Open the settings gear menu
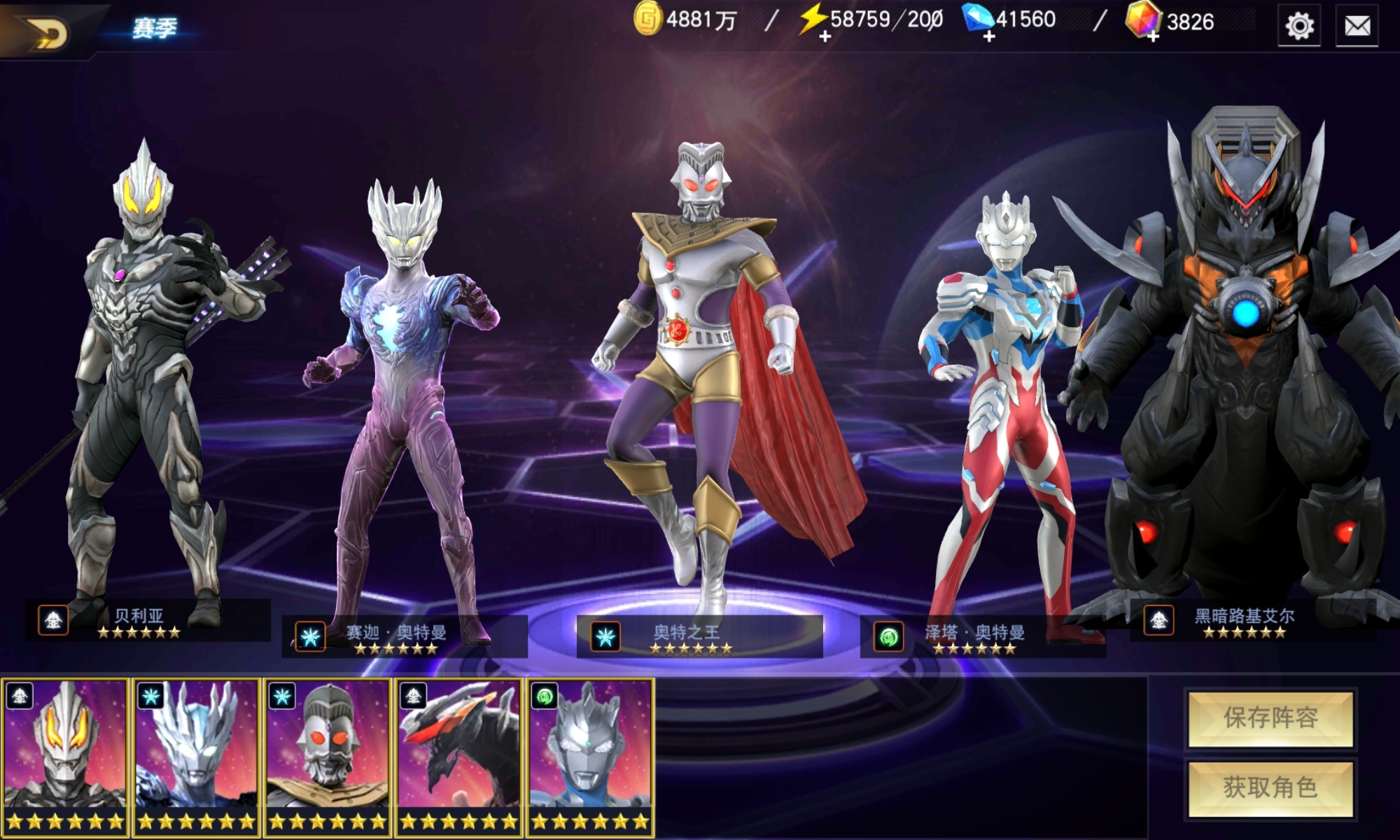 1299,27
